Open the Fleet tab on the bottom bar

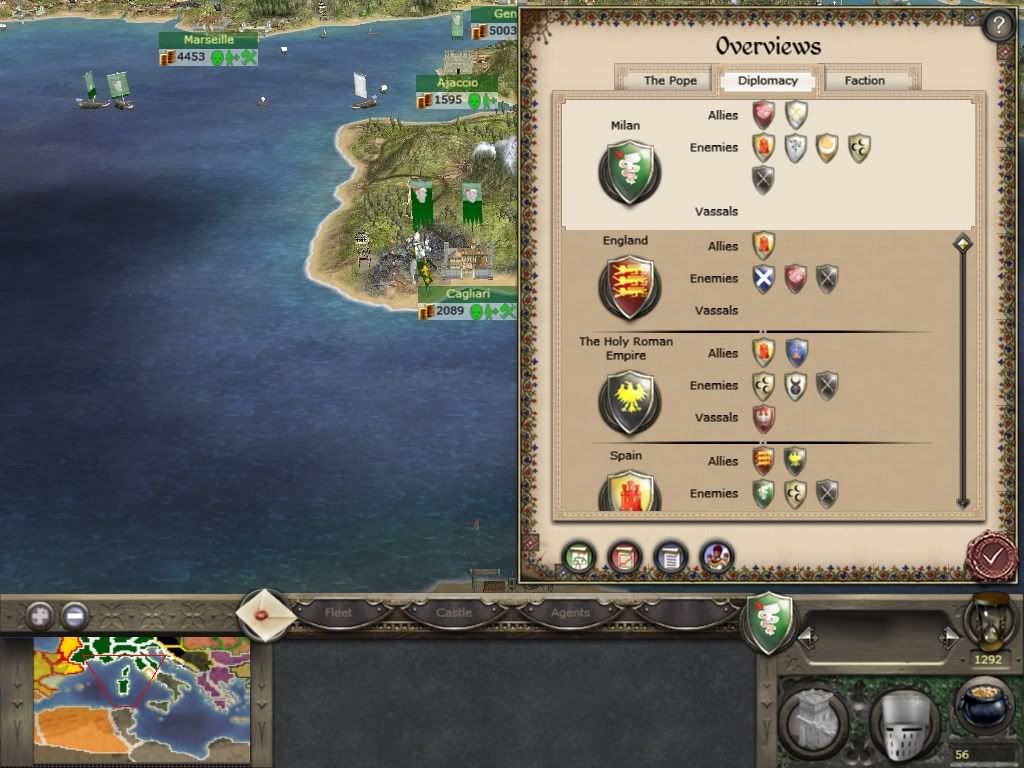[x=339, y=612]
